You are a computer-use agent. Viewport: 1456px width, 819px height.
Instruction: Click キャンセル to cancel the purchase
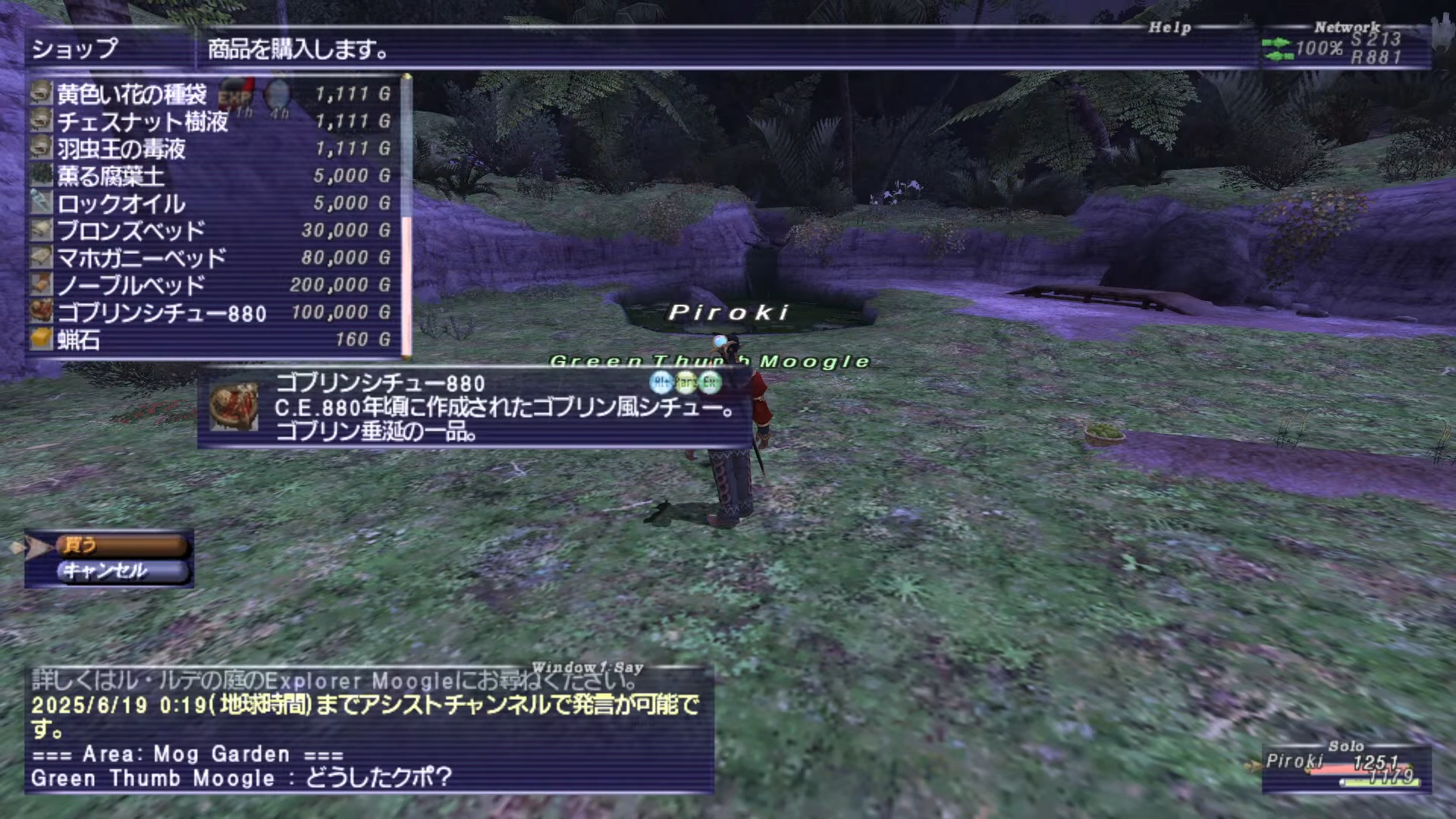(121, 571)
